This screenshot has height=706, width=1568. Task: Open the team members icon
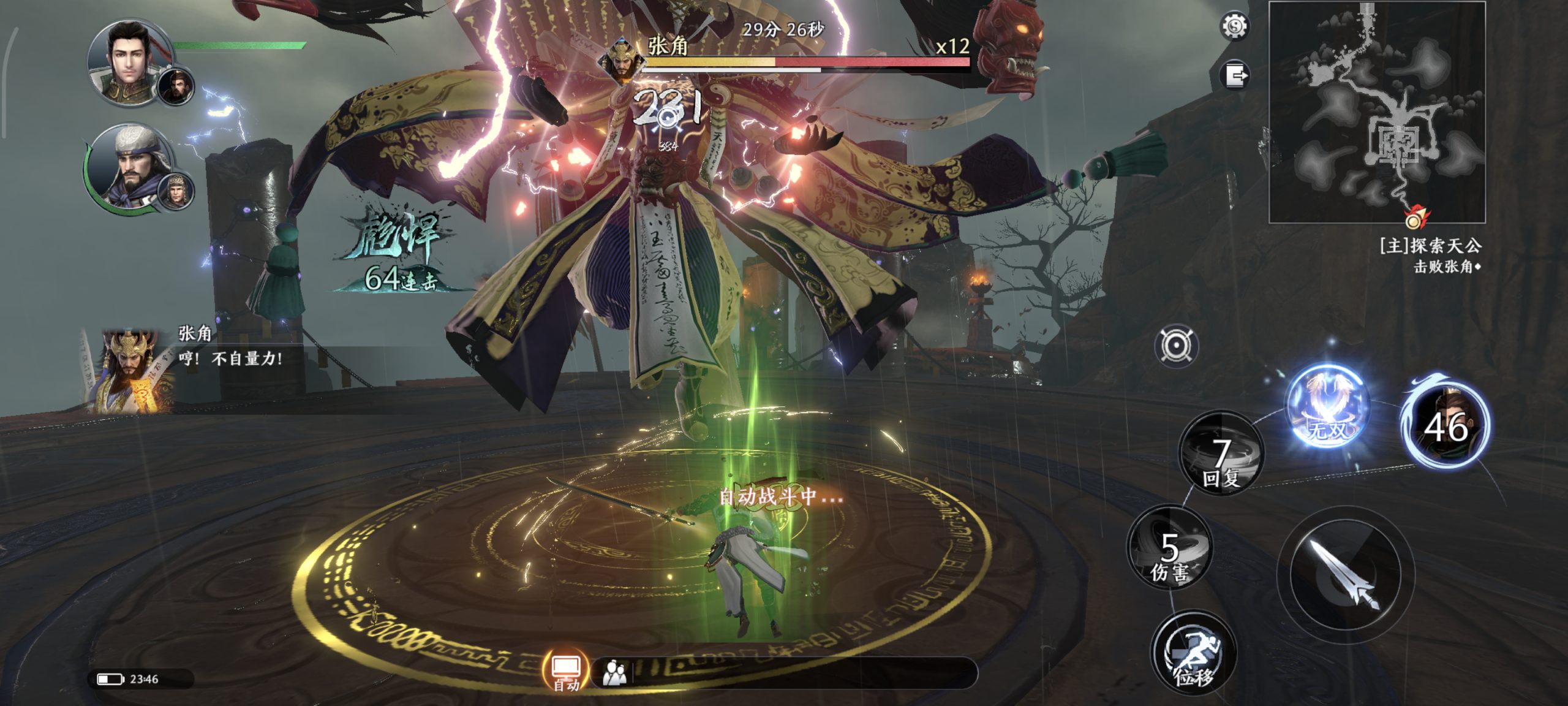point(614,673)
